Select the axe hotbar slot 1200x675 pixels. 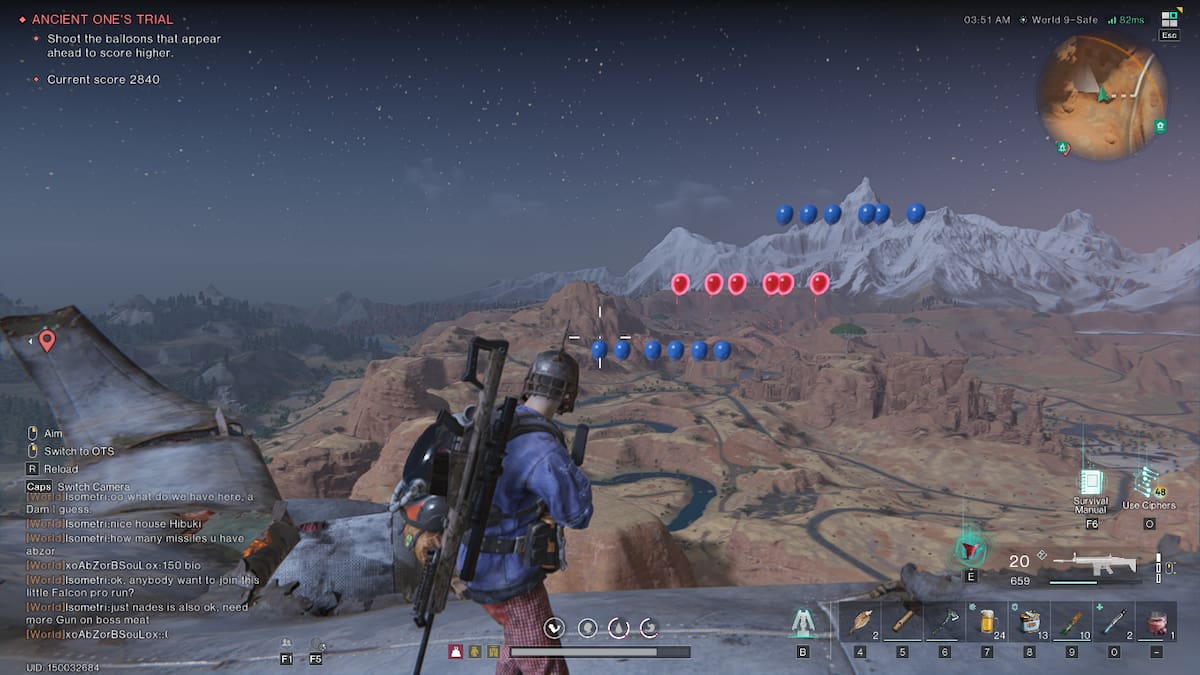(x=944, y=622)
